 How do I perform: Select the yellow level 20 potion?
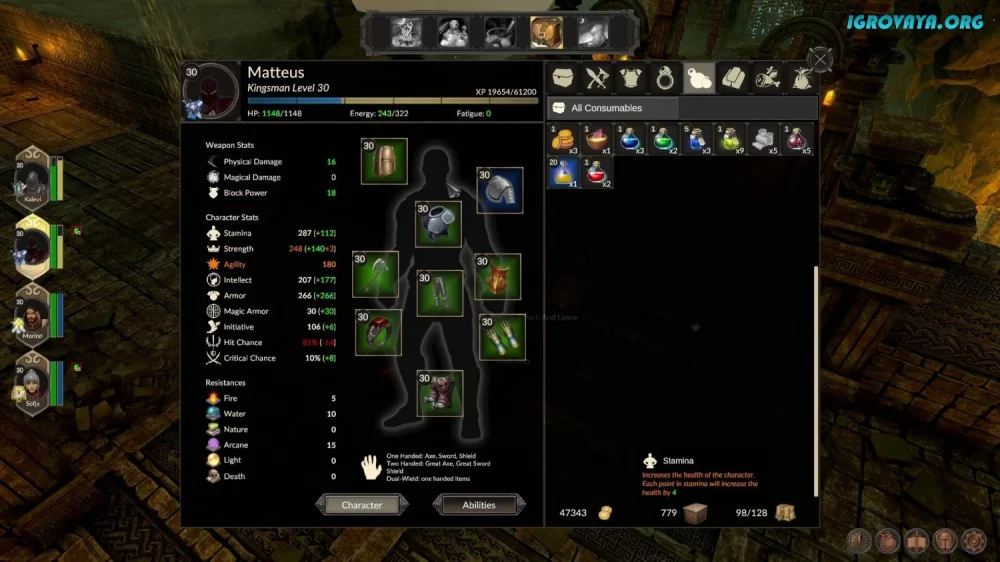click(563, 173)
